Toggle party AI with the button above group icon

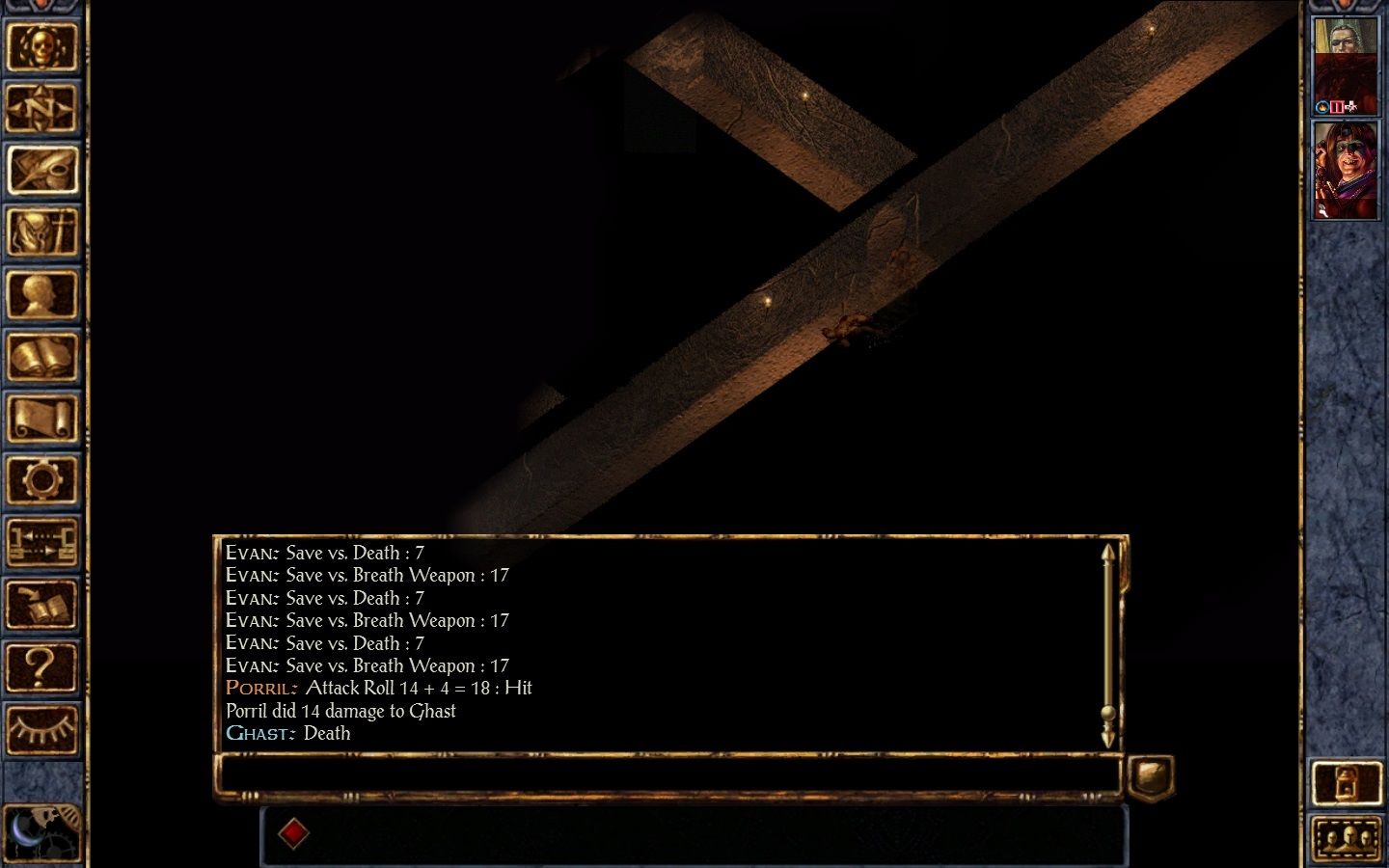coord(1347,781)
